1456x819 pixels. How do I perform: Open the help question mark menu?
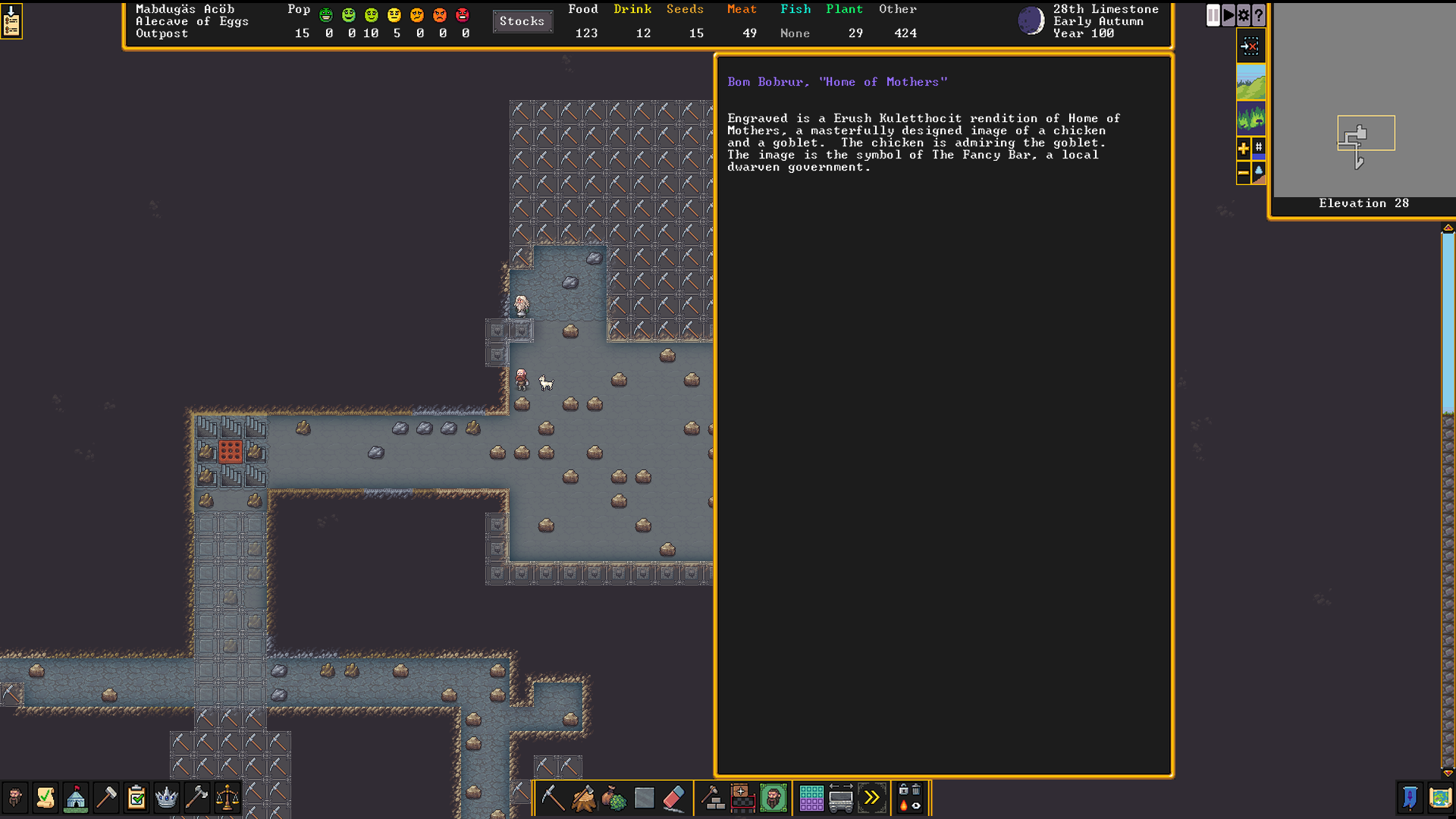click(1259, 15)
